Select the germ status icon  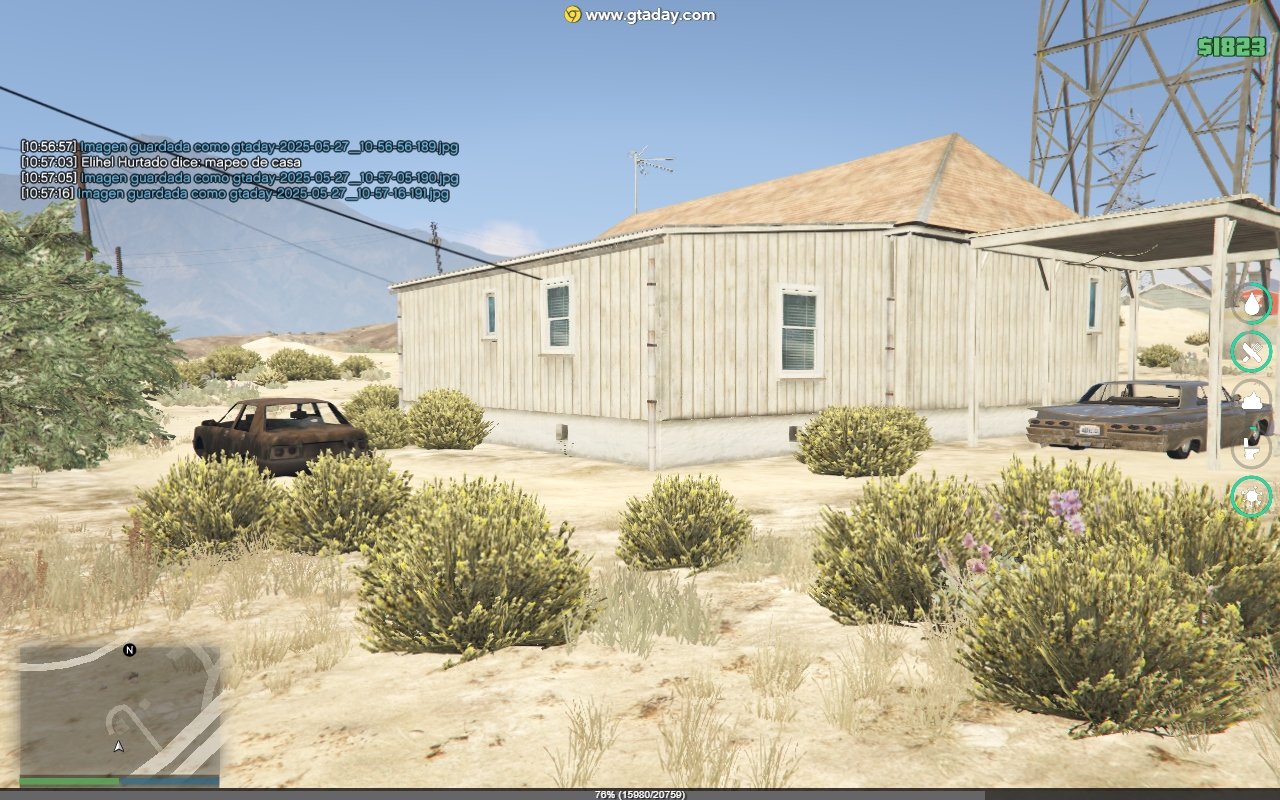(x=1251, y=496)
